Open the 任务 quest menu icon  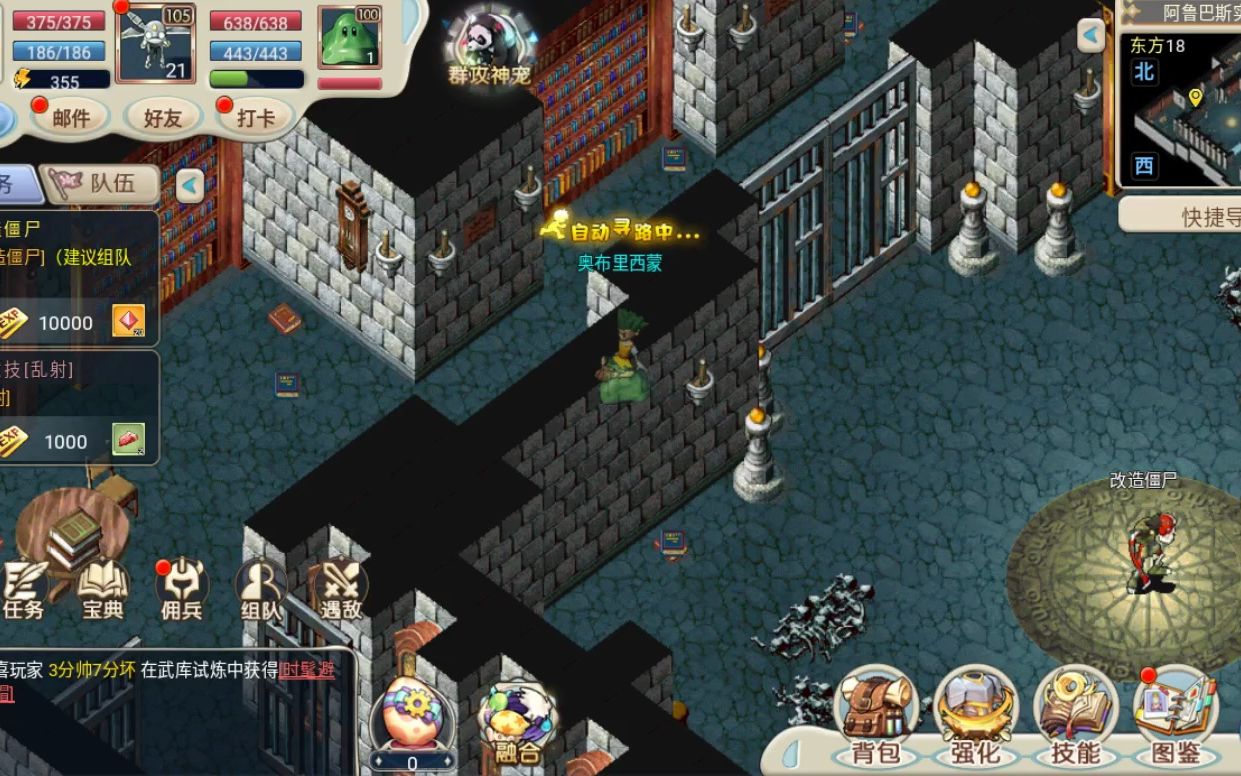click(x=24, y=590)
